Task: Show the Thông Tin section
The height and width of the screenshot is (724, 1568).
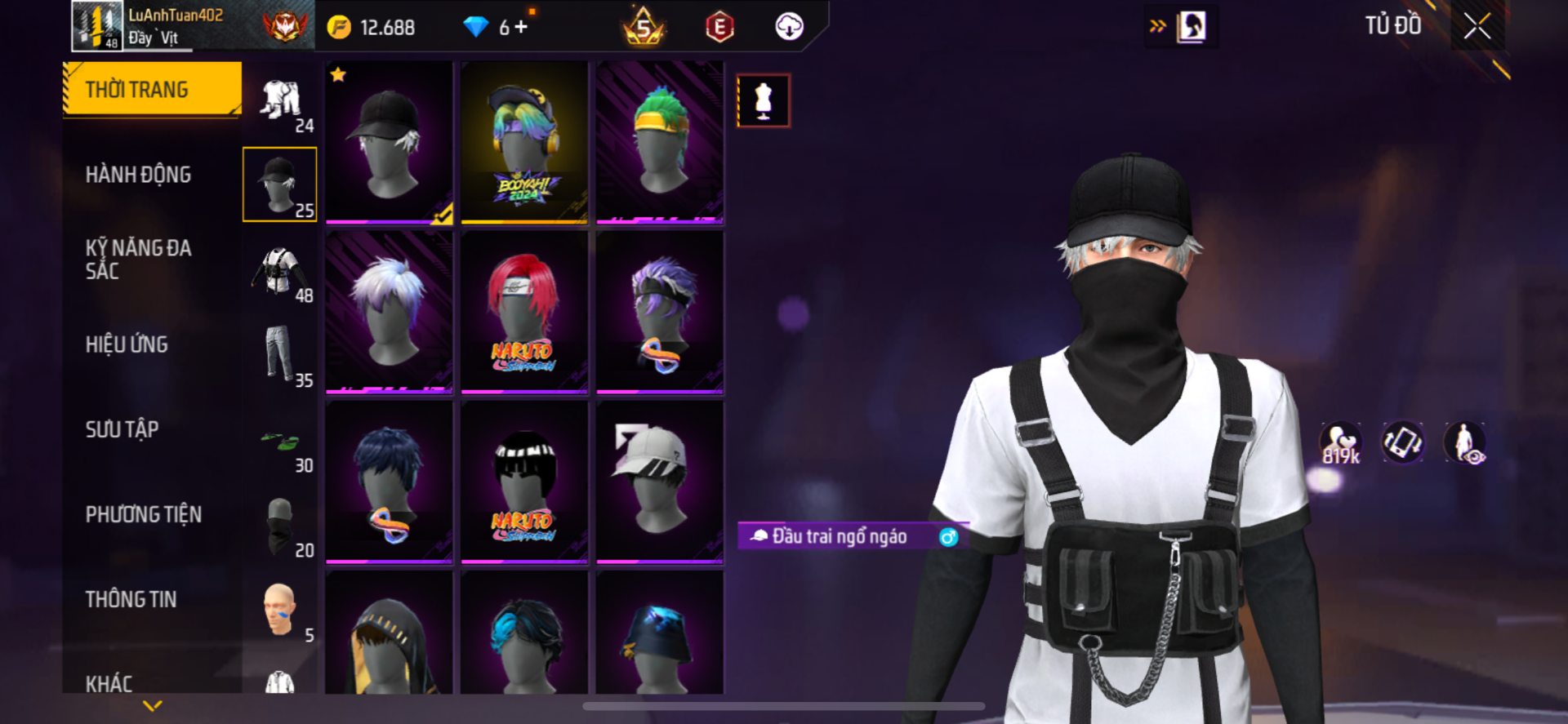Action: click(131, 599)
